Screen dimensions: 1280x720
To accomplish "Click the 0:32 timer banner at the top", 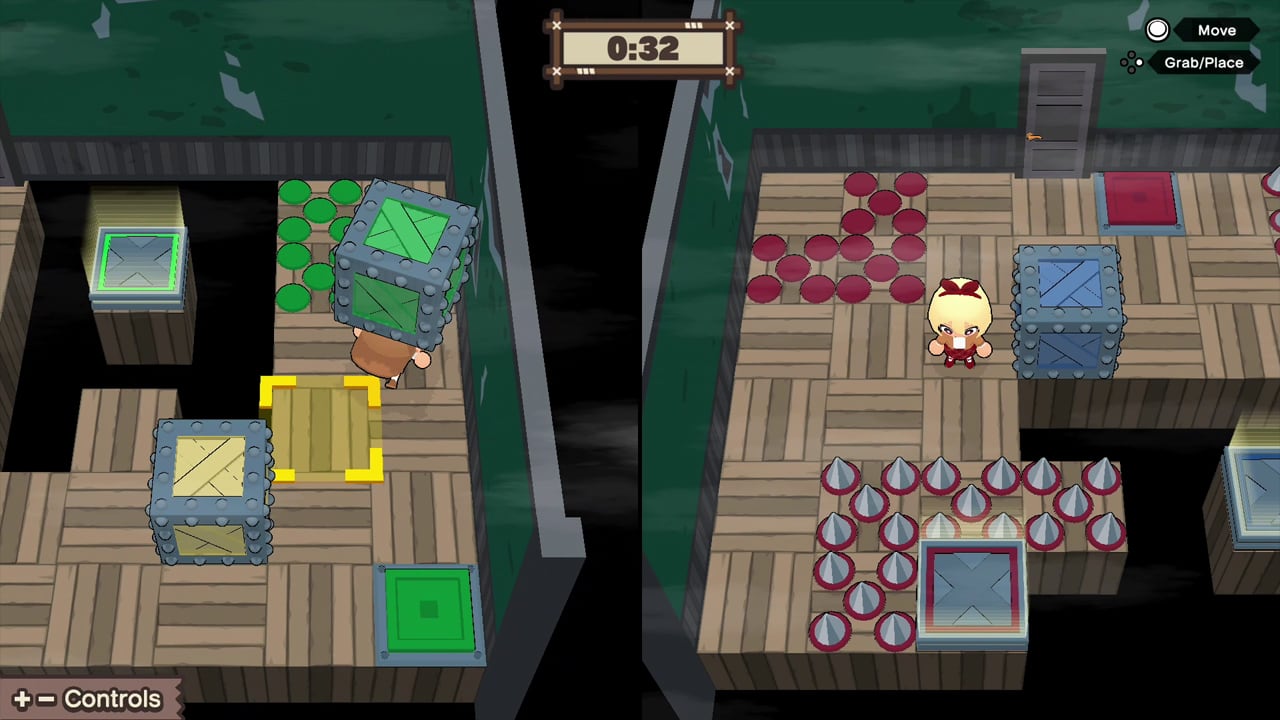I will tap(643, 45).
